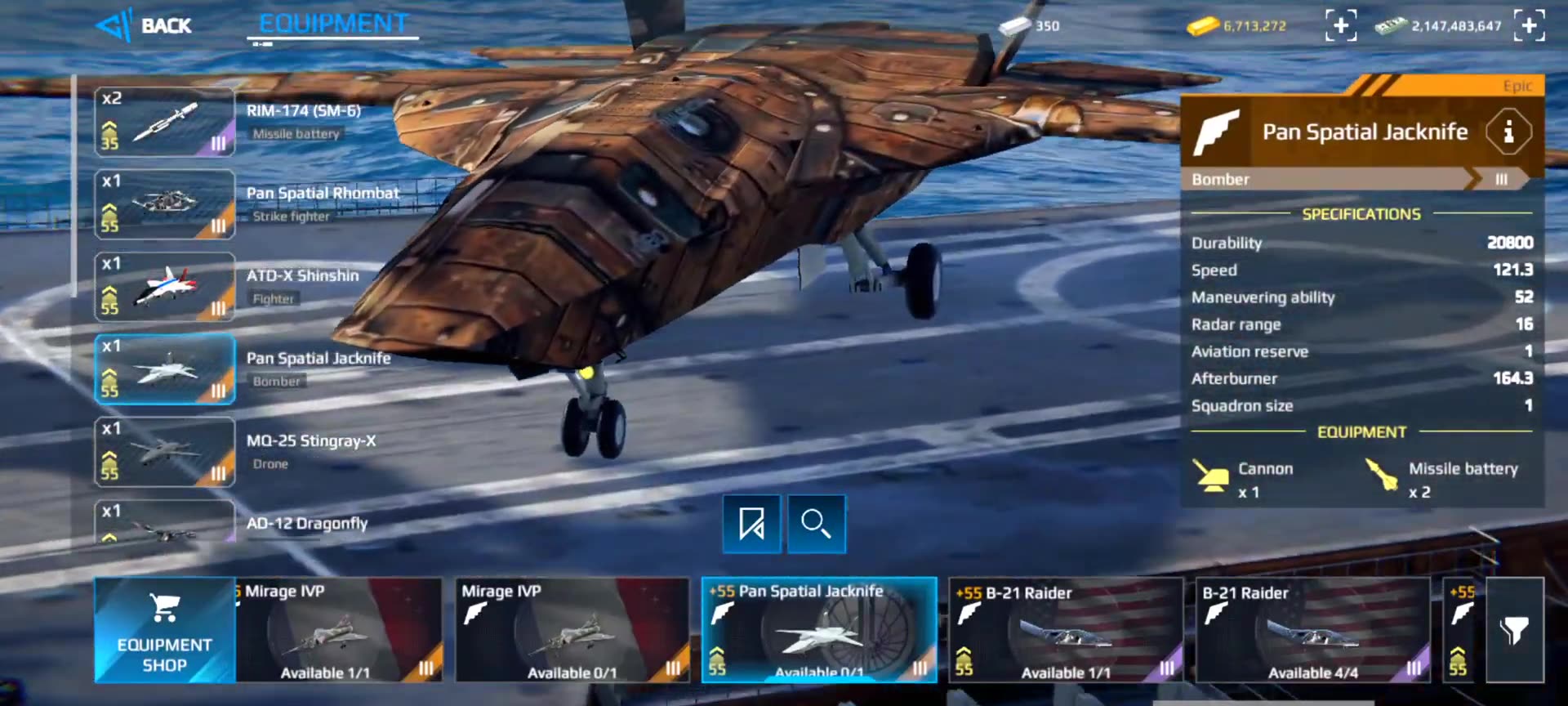This screenshot has width=1568, height=706.
Task: Open the Equipment Shop
Action: [x=164, y=630]
